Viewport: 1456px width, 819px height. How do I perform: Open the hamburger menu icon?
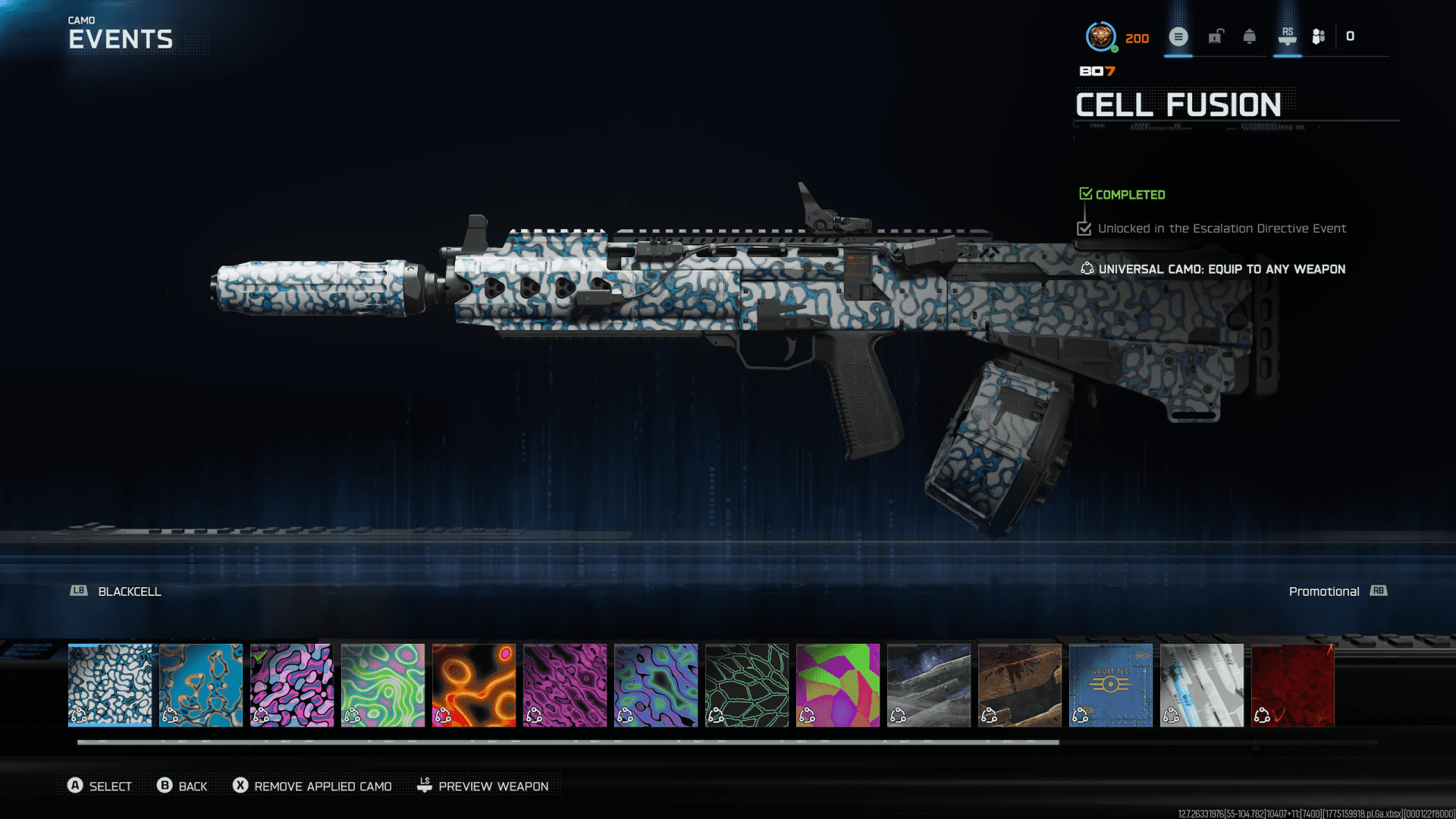point(1178,36)
